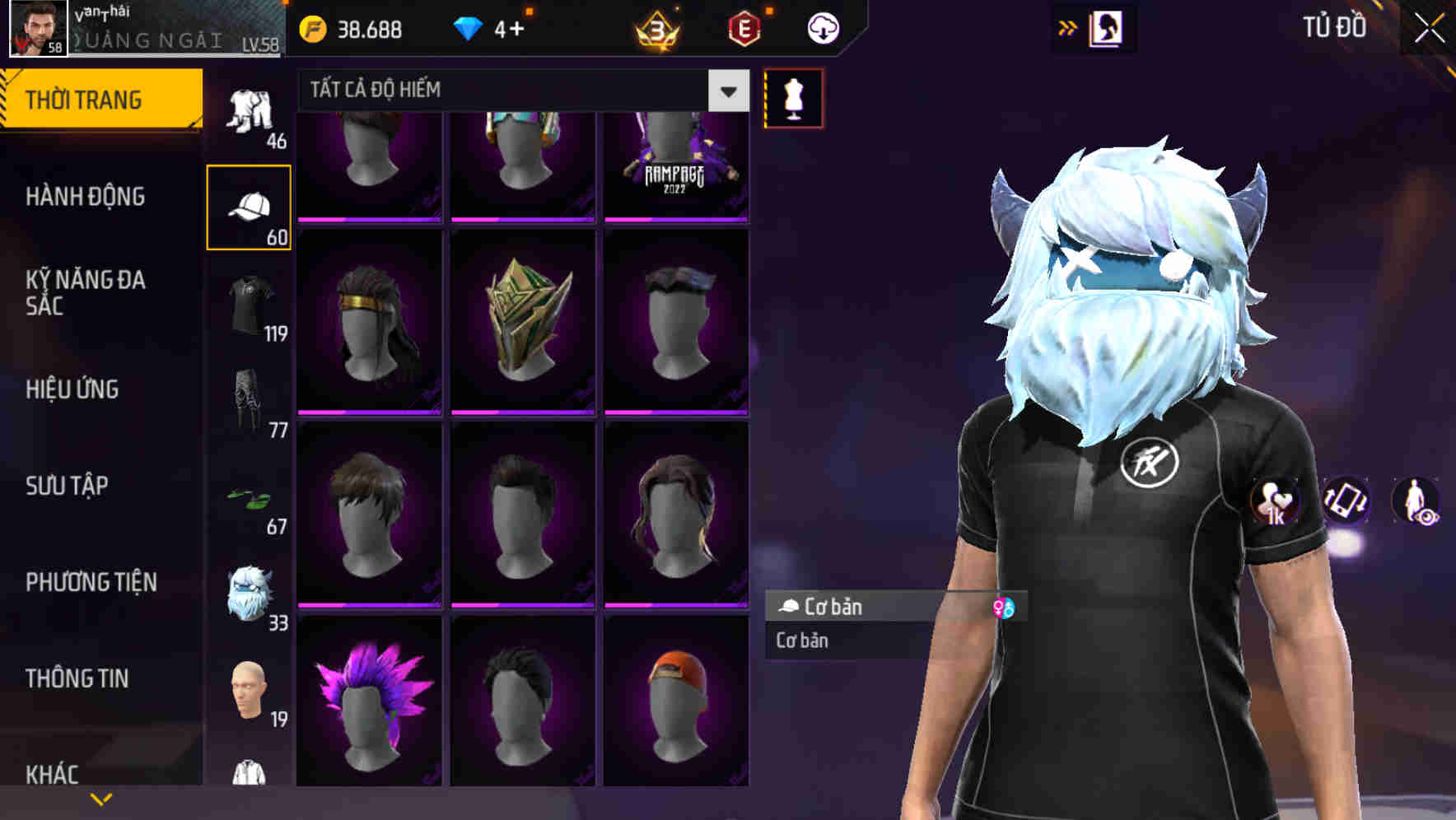Click the double chevron near wardrobe icon
The image size is (1456, 820).
(1068, 27)
